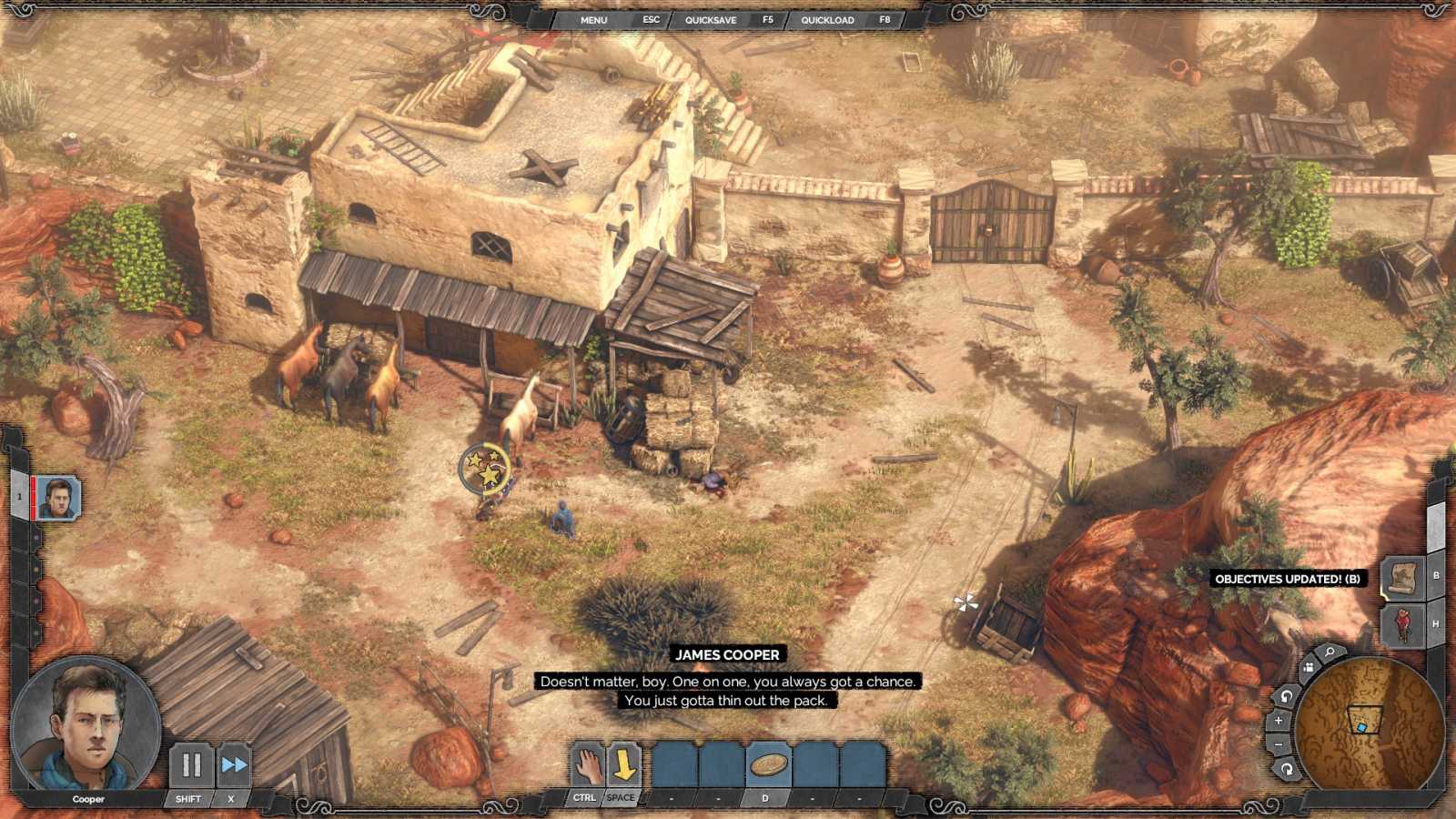Open the MENU from the top bar

593,19
